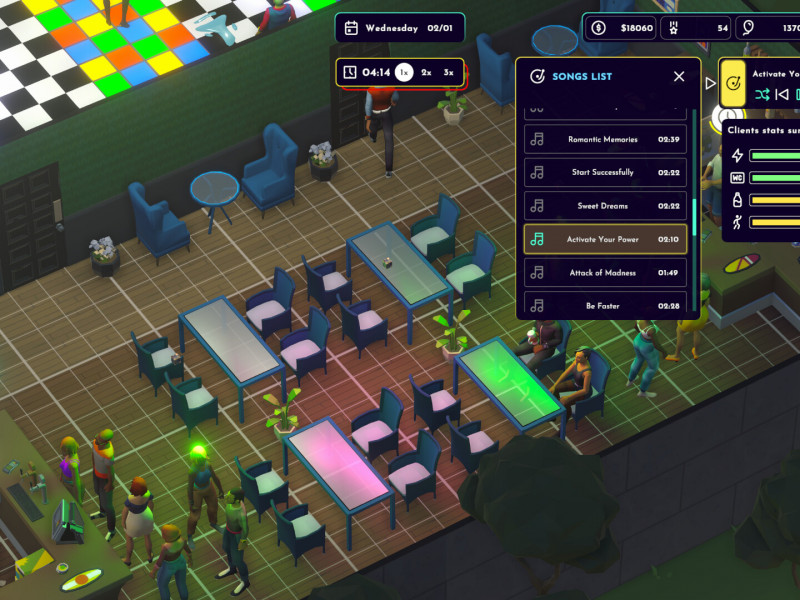This screenshot has height=600, width=800.
Task: Click the yellow vinyl record music button
Action: pos(734,83)
